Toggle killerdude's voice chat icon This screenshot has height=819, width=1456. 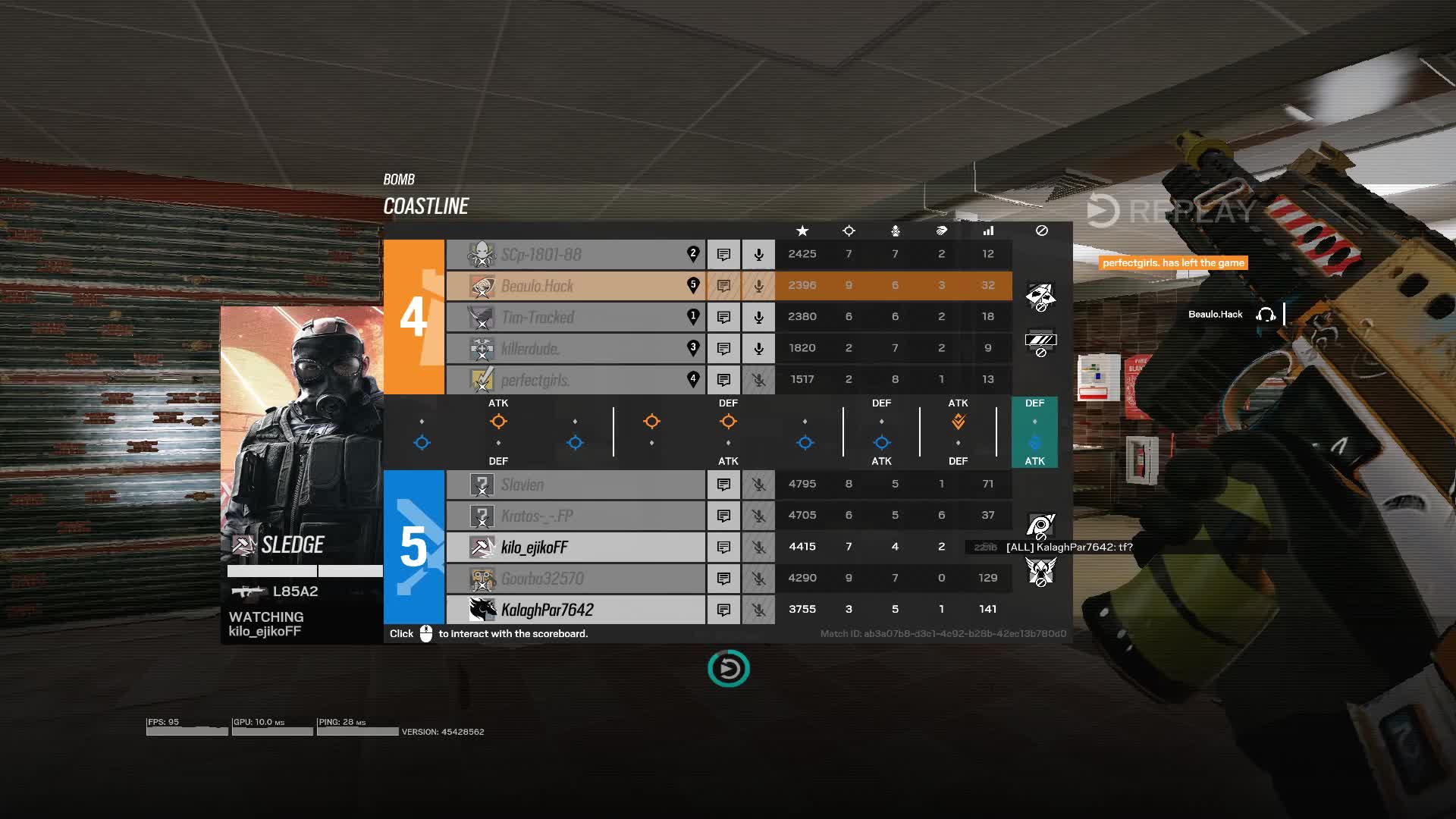tap(758, 348)
